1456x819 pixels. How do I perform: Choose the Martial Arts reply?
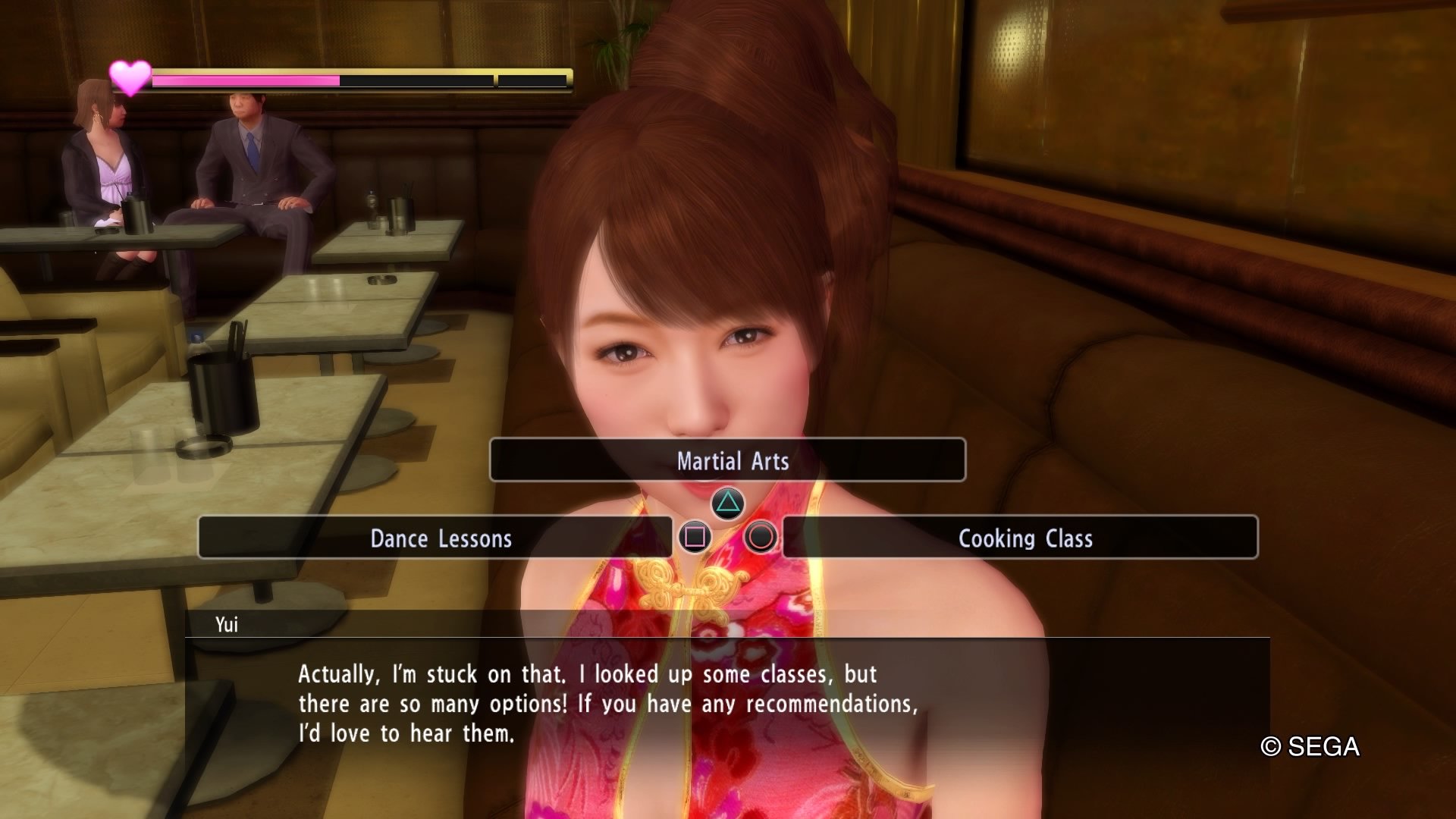(728, 460)
